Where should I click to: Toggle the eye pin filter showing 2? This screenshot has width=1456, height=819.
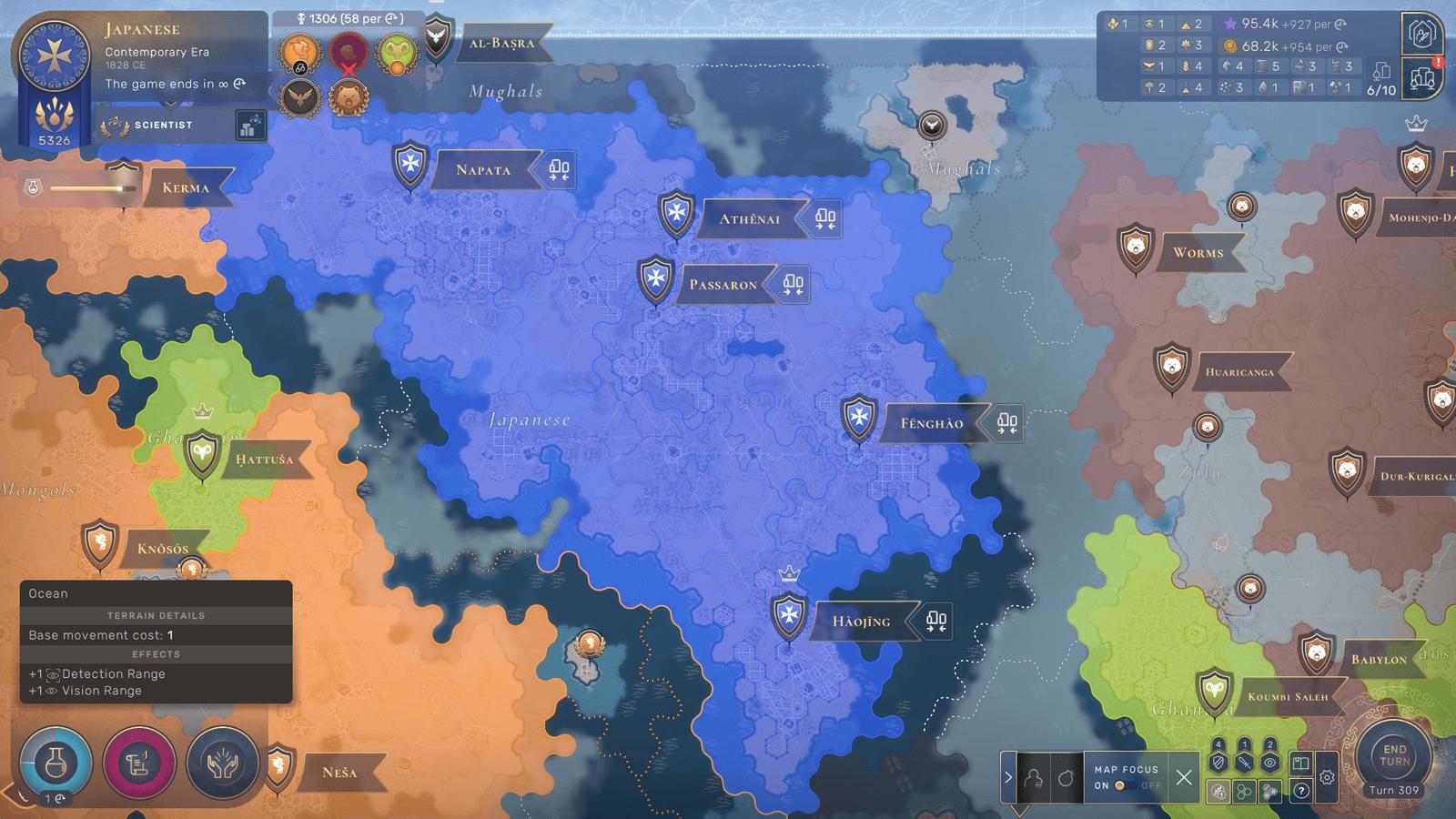[x=1270, y=761]
